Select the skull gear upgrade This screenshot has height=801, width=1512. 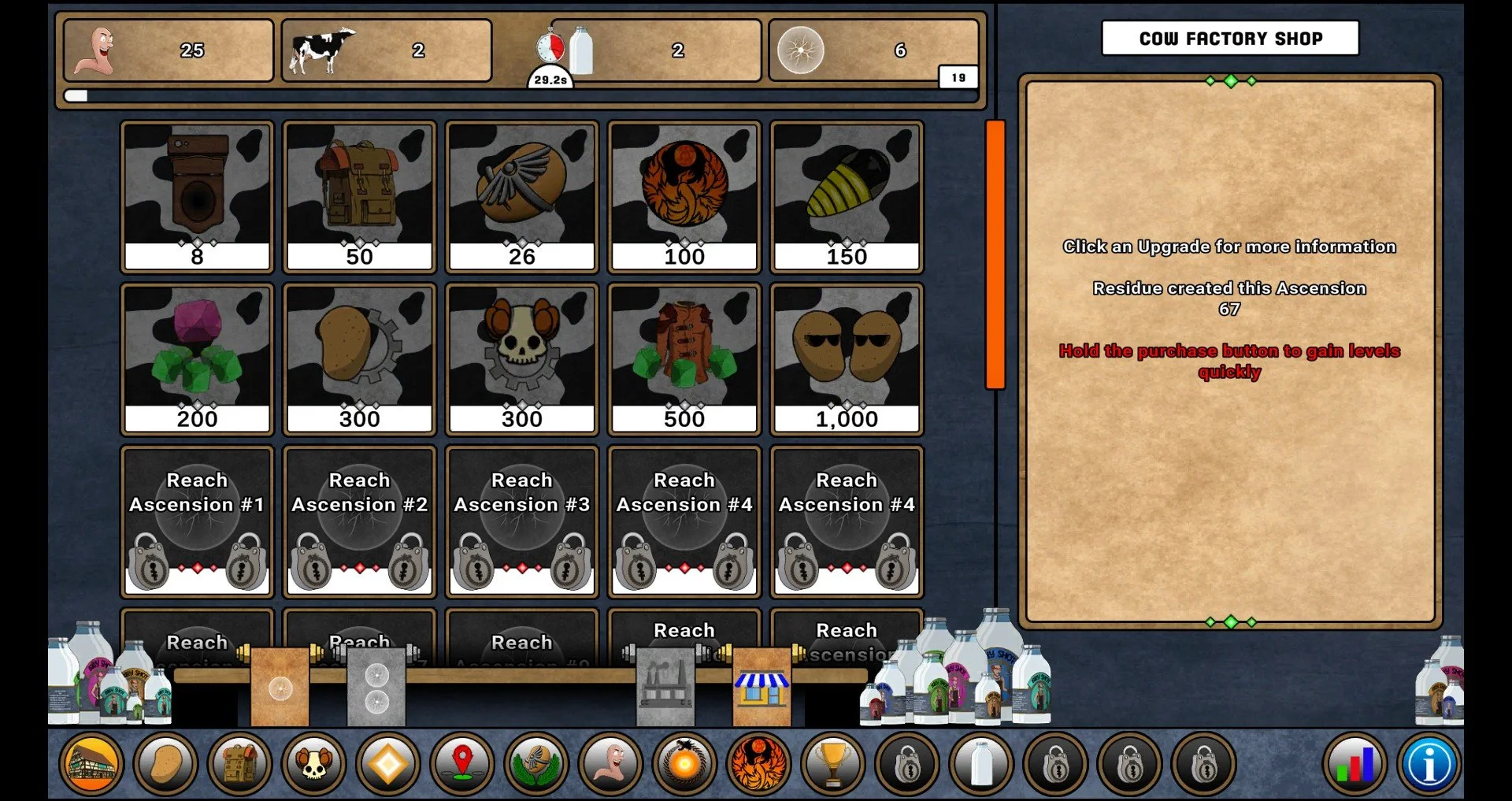pyautogui.click(x=521, y=358)
